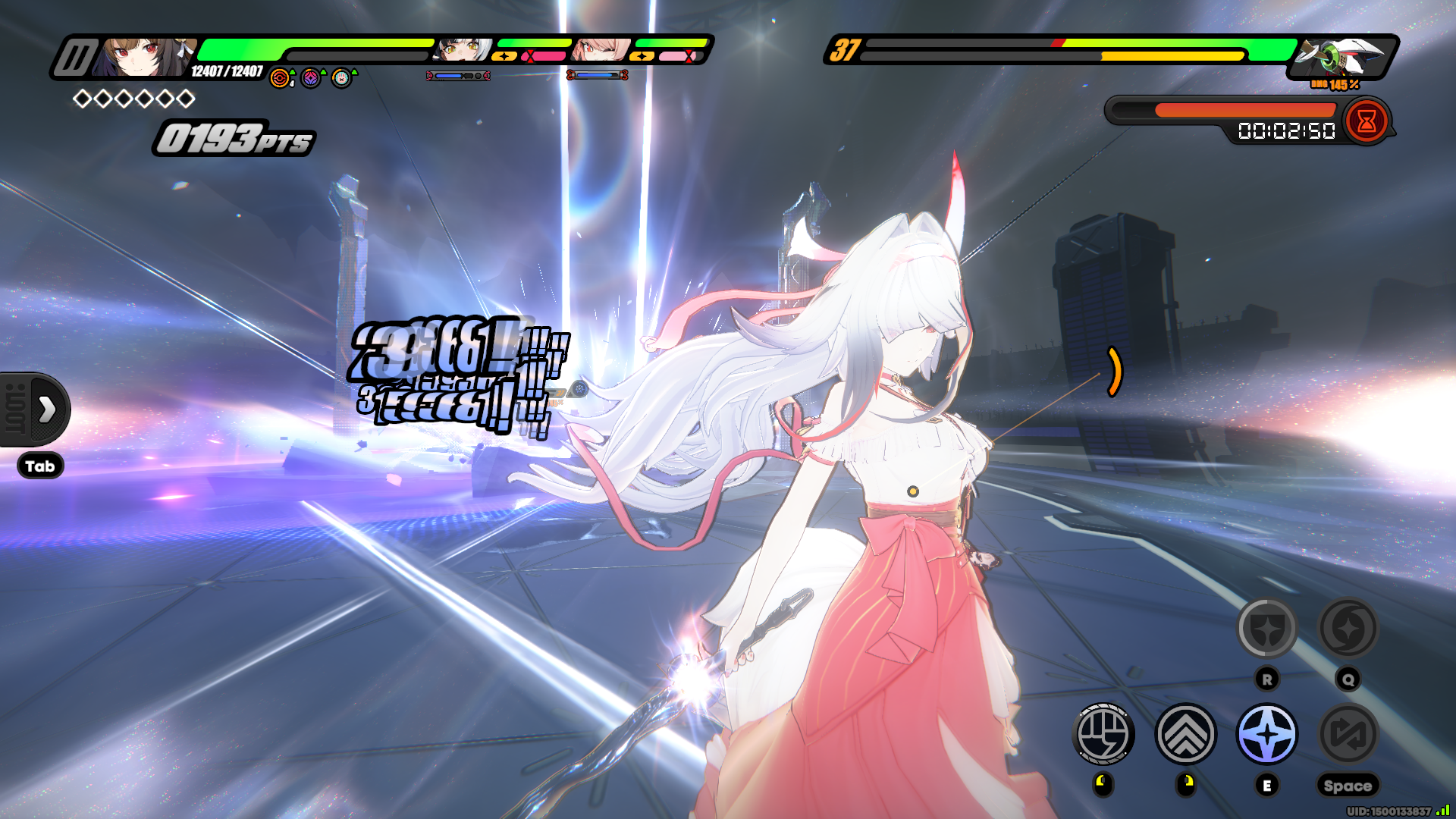Screen dimensions: 1456x819
Task: Pause the battle with the pause button
Action: pyautogui.click(x=76, y=58)
